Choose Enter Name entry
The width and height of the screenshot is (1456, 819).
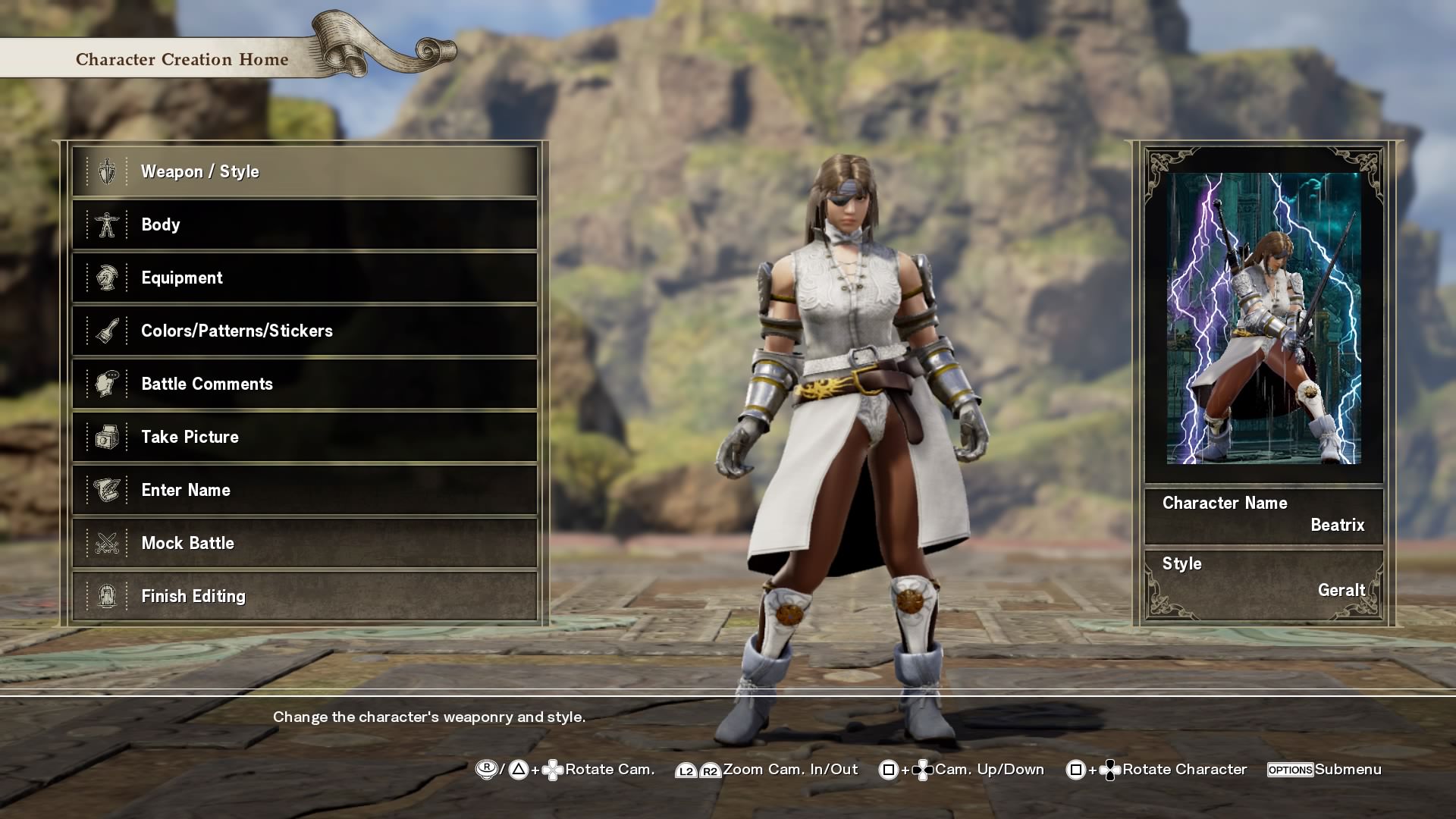point(304,491)
